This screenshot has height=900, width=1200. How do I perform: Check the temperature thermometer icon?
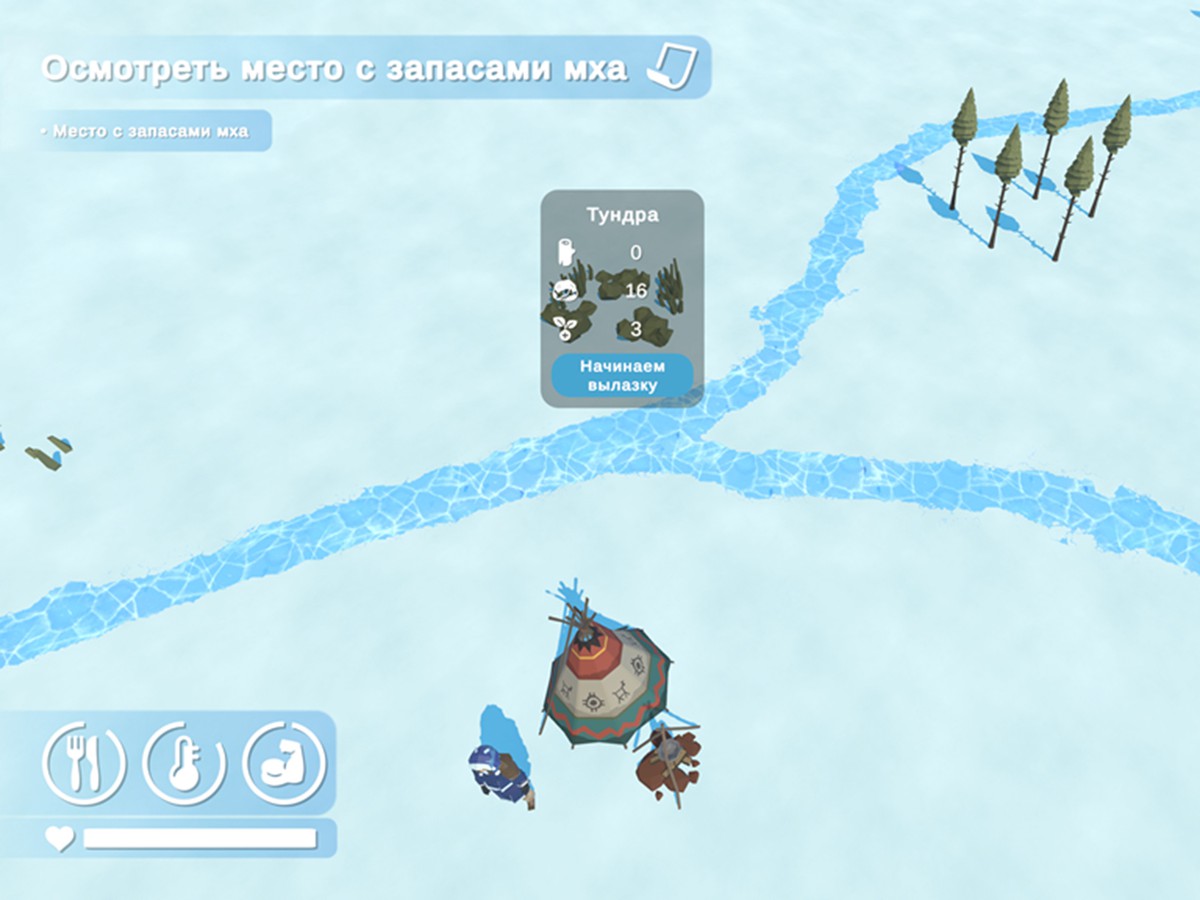185,764
